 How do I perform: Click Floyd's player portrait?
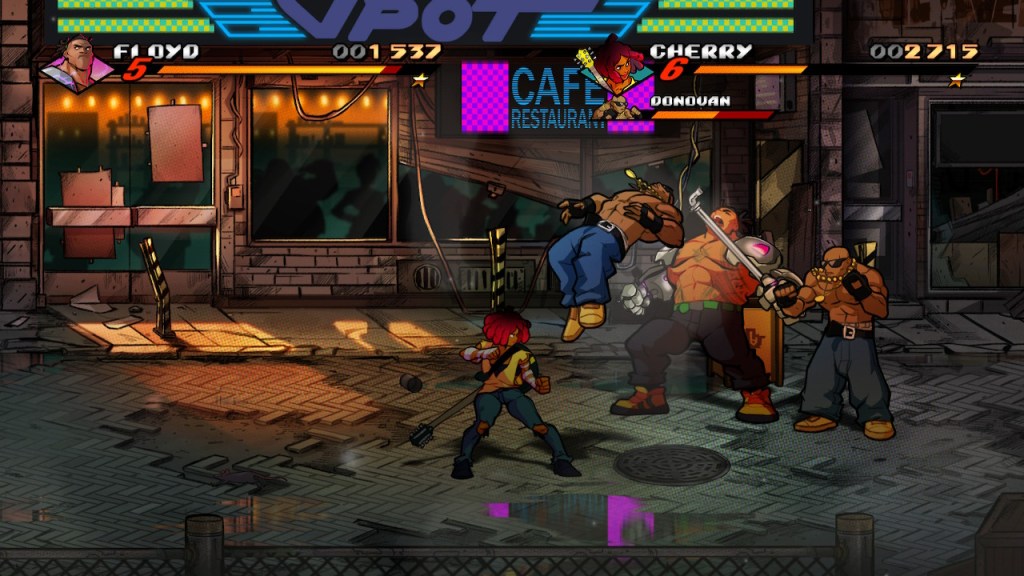pos(78,64)
